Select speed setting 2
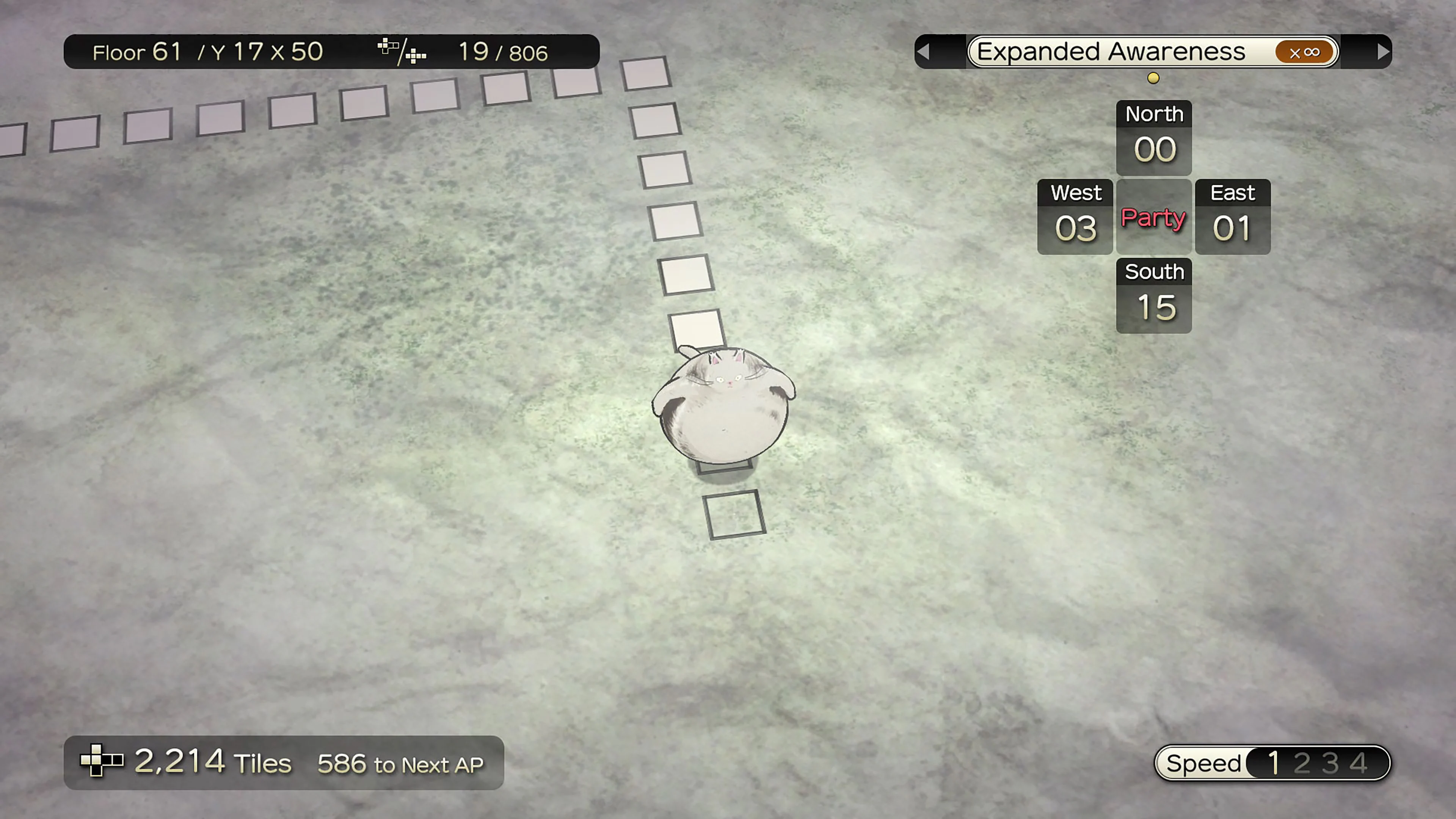Screen dimensions: 1456x819 (x=1302, y=763)
